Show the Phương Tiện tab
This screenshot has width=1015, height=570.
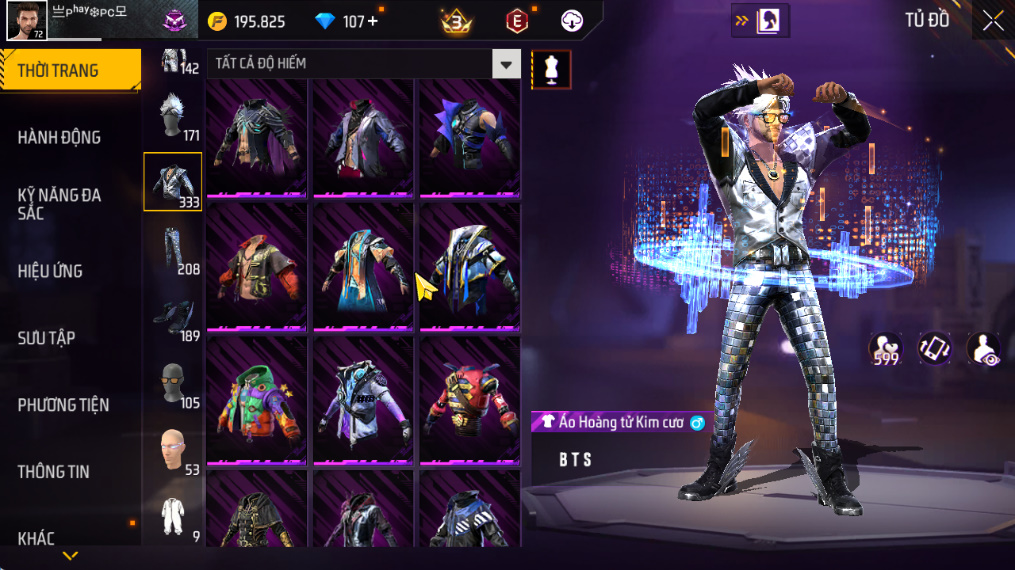63,405
